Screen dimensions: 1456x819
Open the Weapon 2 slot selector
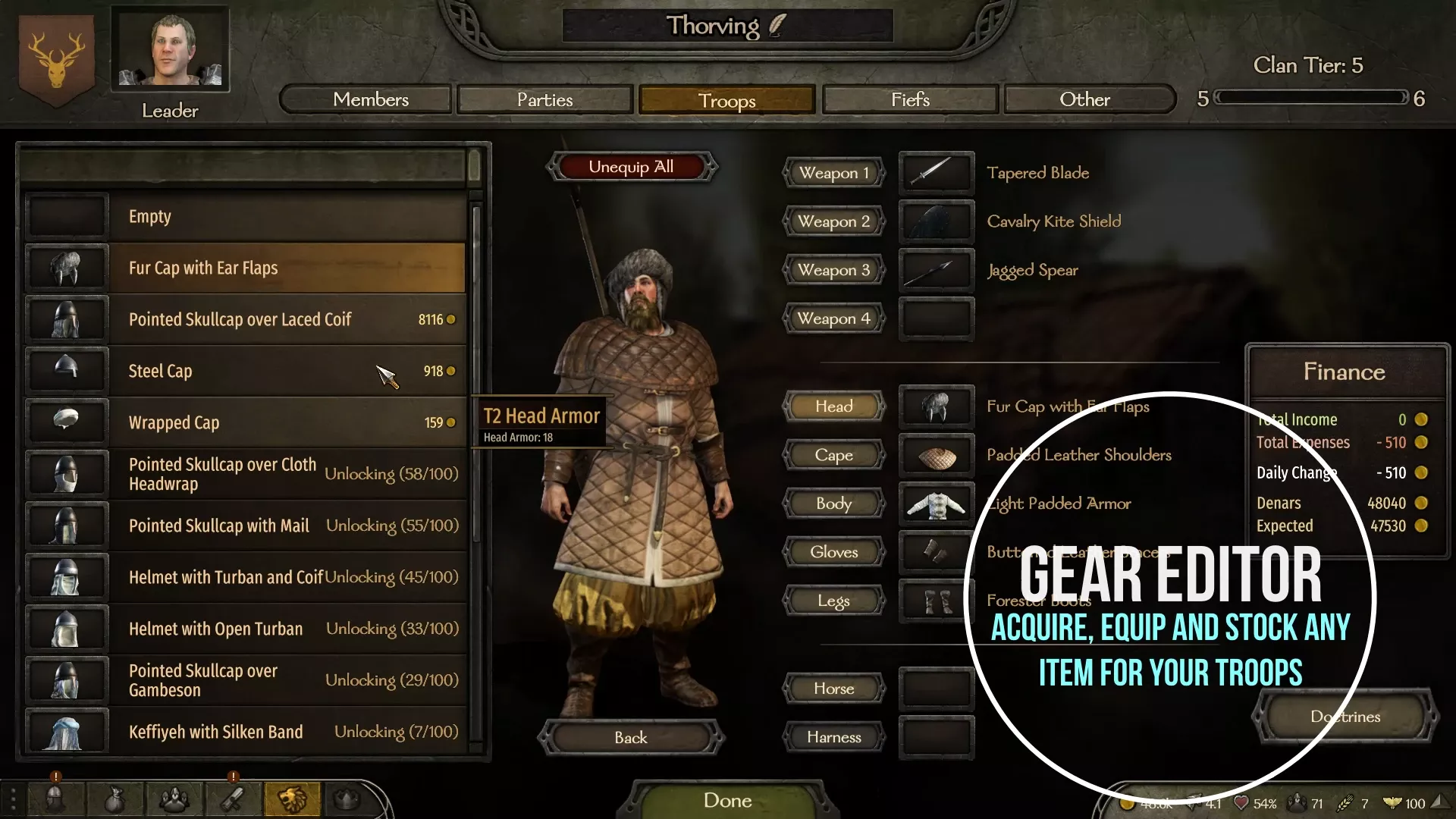coord(833,221)
